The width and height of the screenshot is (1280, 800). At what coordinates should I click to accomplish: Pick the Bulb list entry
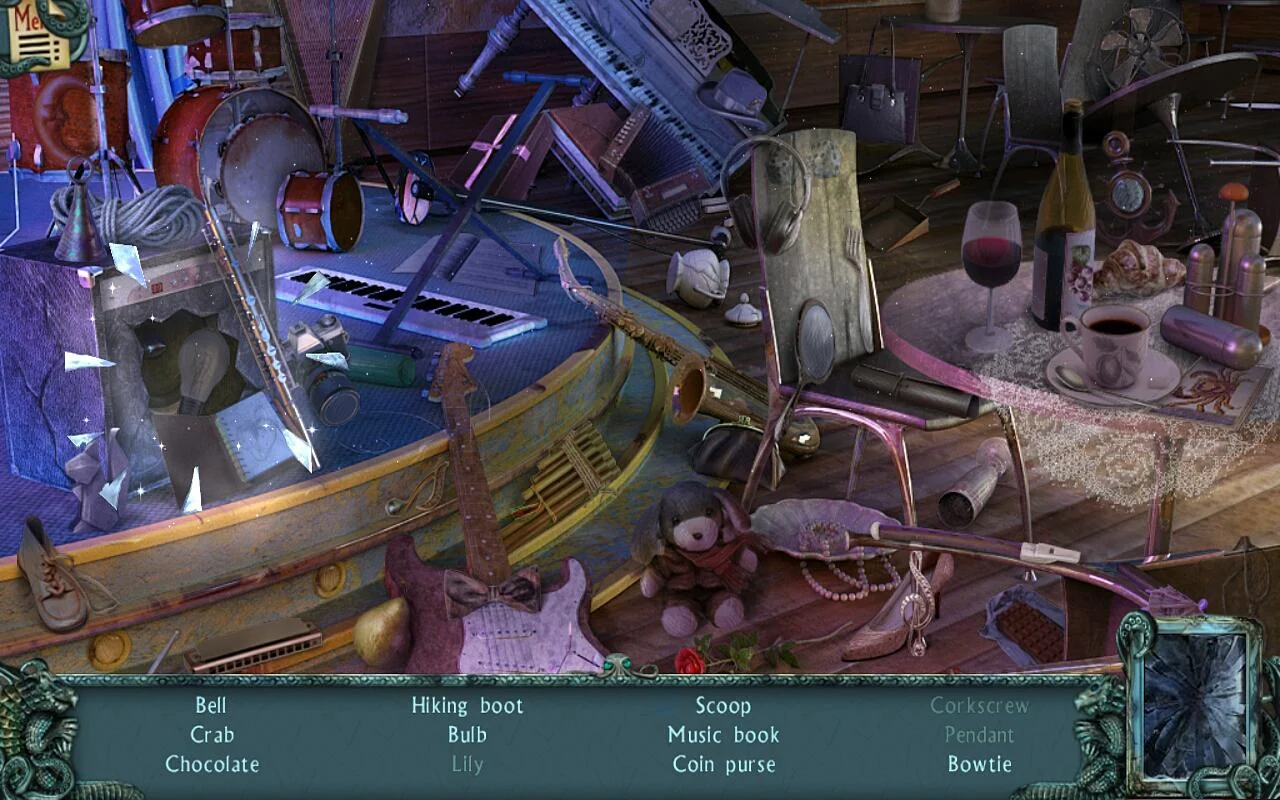pyautogui.click(x=467, y=735)
